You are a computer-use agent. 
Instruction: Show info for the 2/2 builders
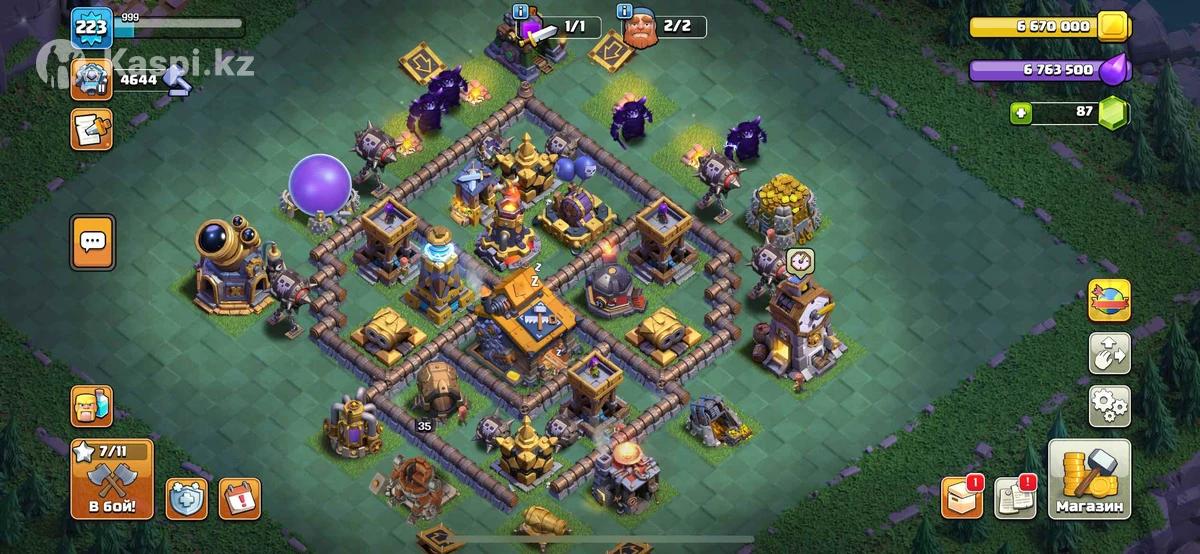(625, 12)
